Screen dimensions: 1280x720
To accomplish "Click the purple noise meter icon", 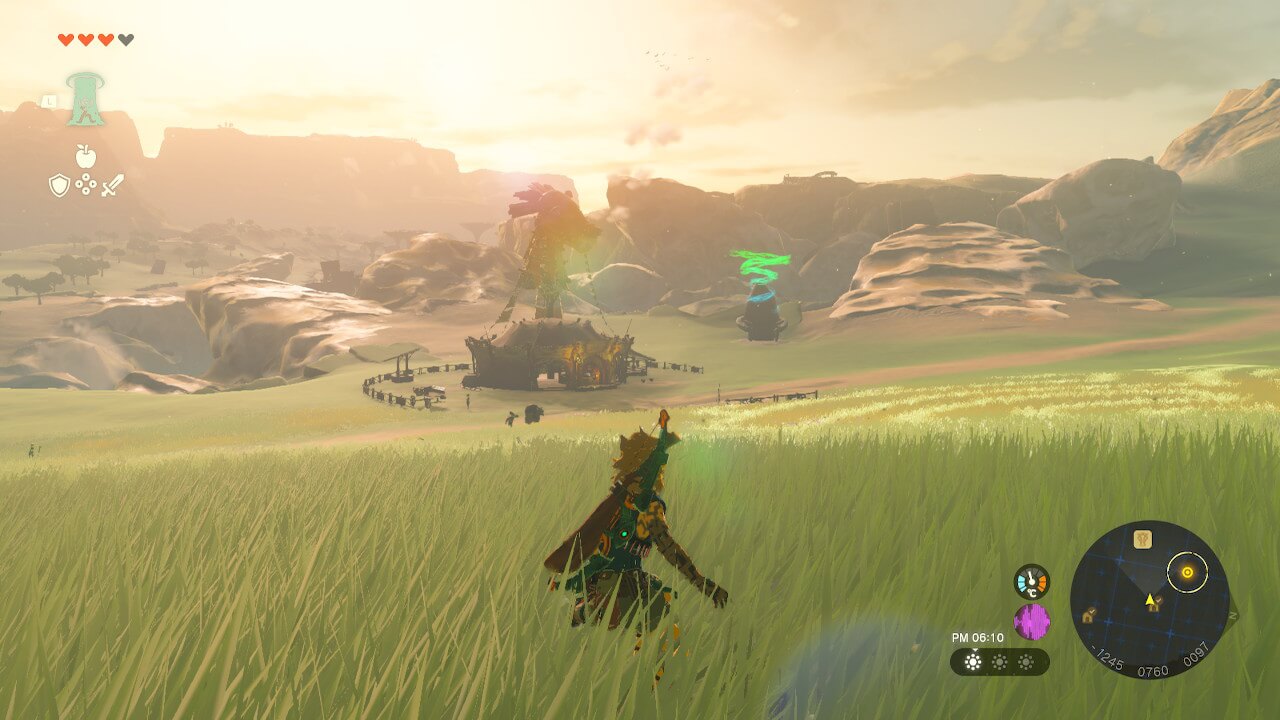I will 1031,621.
